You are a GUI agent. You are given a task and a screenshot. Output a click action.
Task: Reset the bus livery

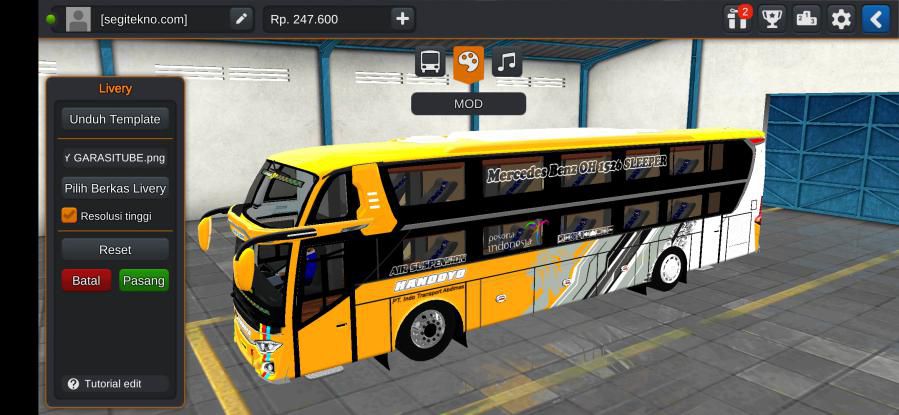click(x=114, y=250)
